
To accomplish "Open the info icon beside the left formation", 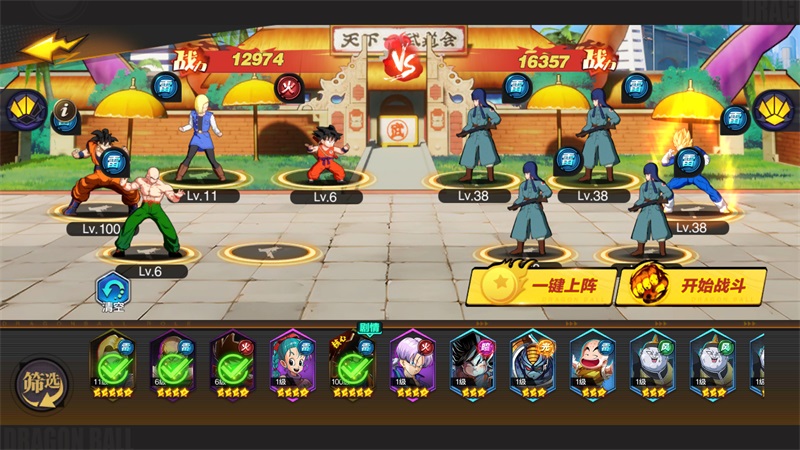I will 66,110.
